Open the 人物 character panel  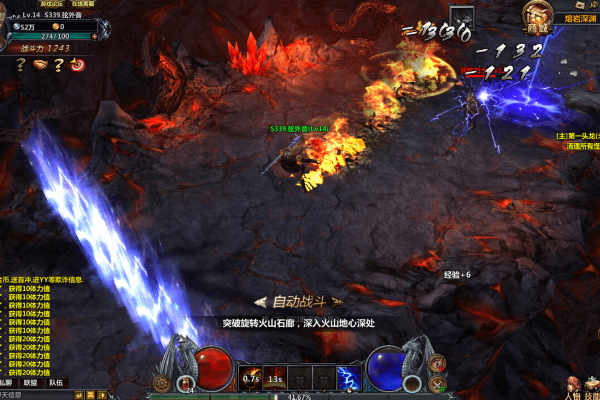coord(573,386)
